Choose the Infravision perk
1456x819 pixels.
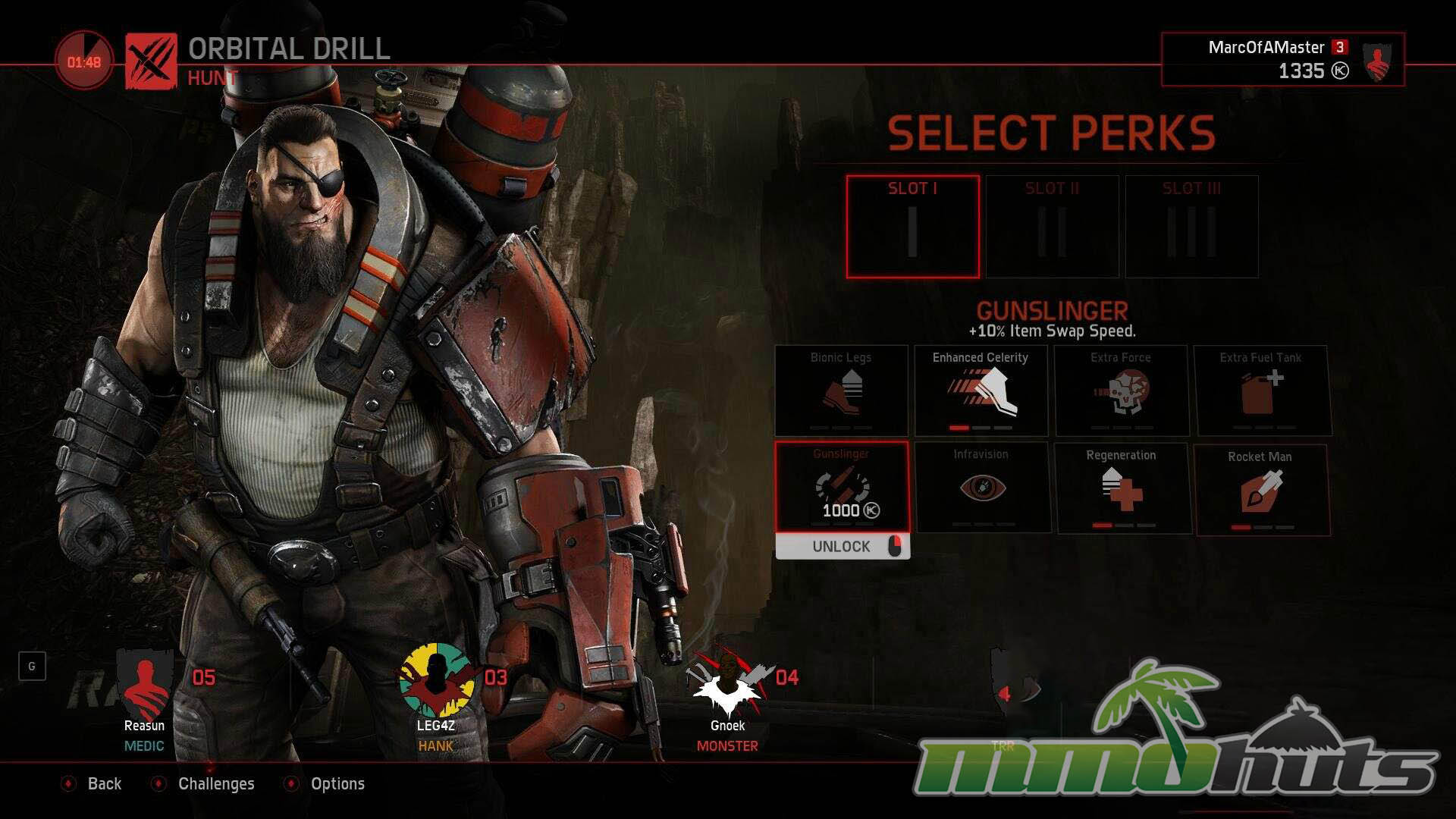pos(981,488)
